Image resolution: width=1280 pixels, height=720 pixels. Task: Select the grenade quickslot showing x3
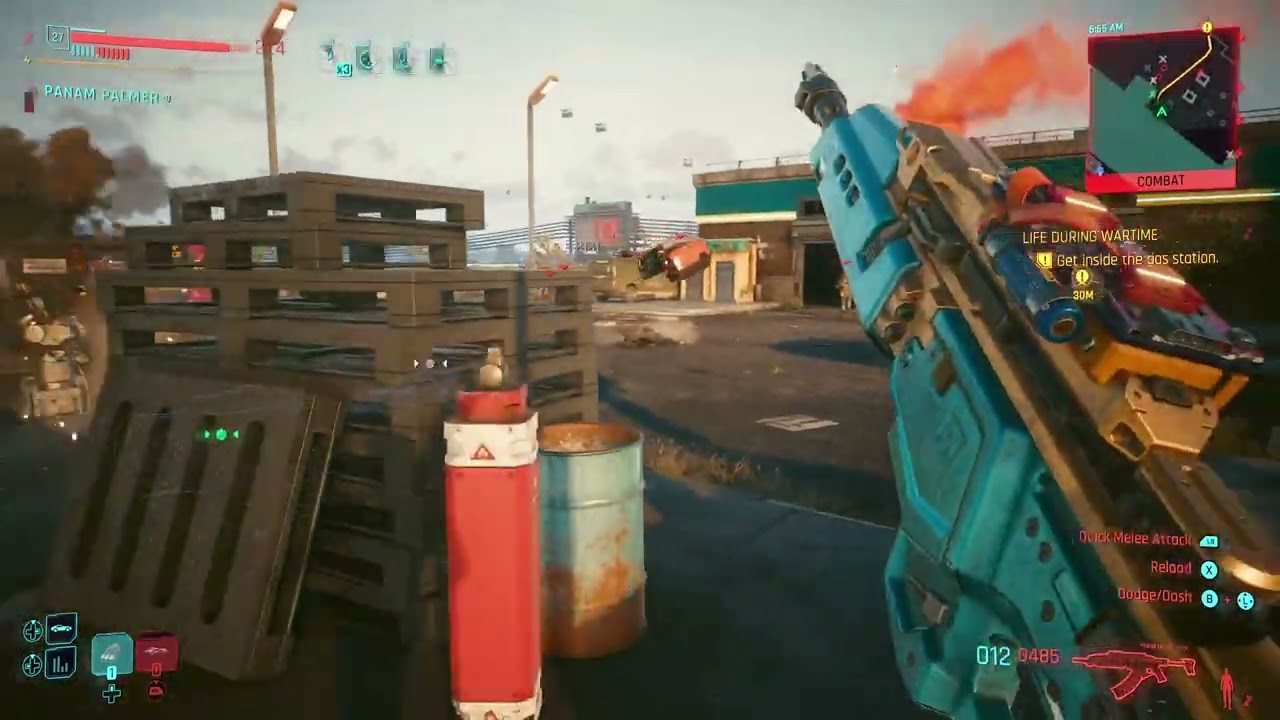327,55
